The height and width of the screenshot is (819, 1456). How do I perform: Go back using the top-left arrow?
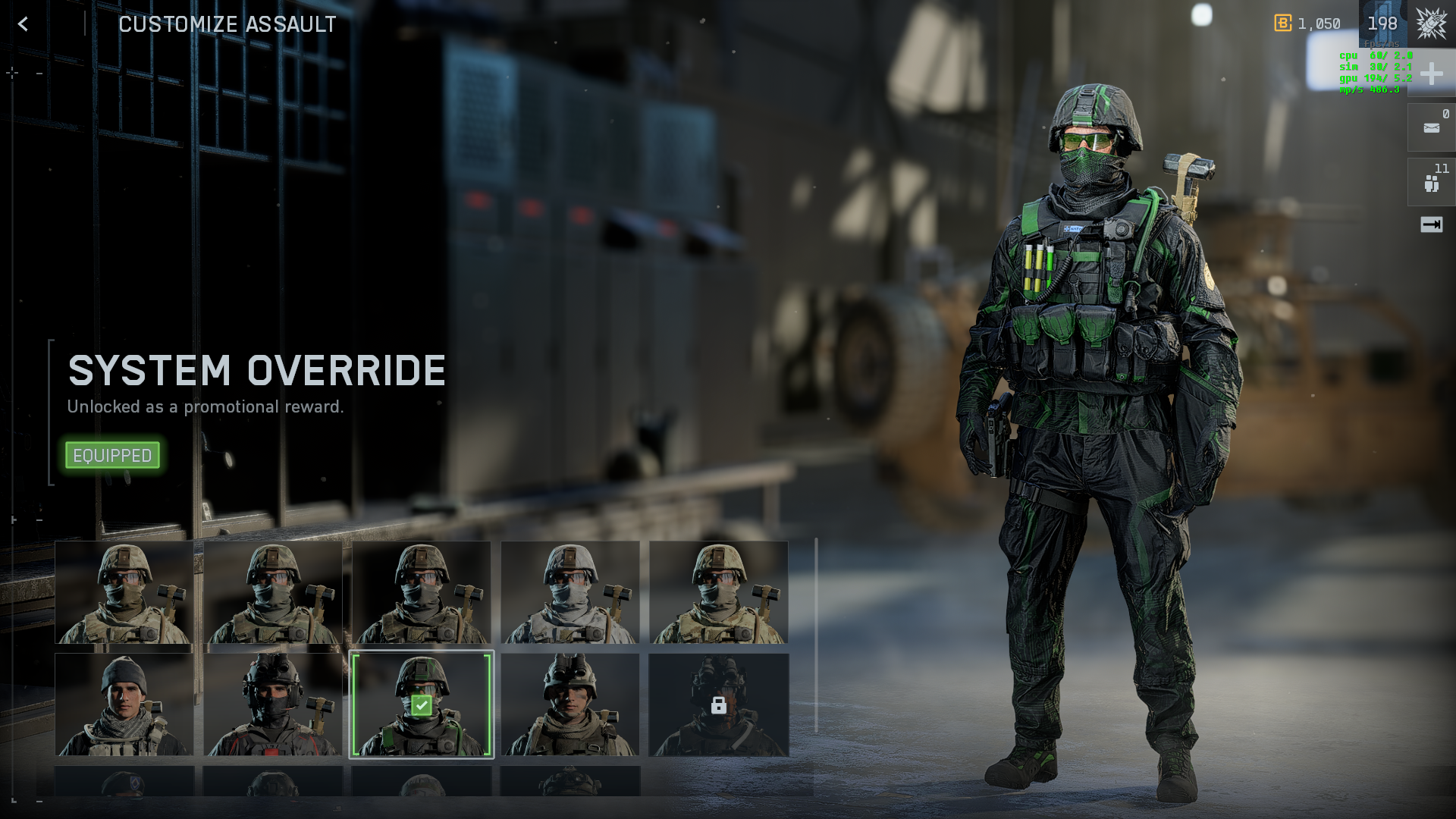pyautogui.click(x=23, y=24)
